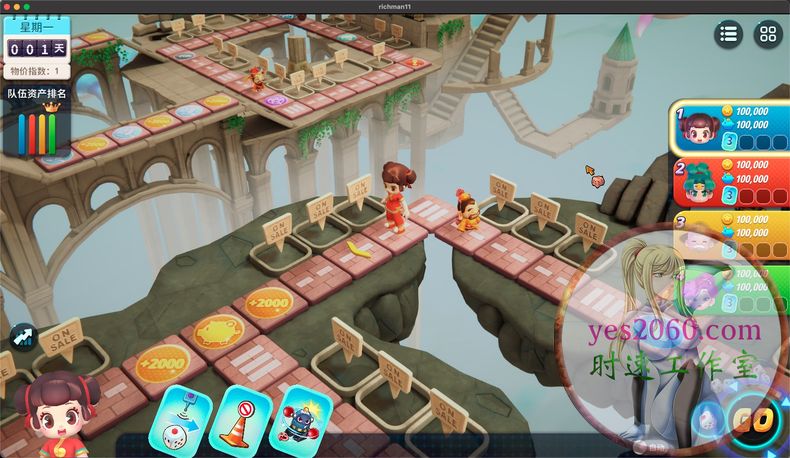Screen dimensions: 790x458
Task: Close the richman11 window
Action: [x=6, y=6]
